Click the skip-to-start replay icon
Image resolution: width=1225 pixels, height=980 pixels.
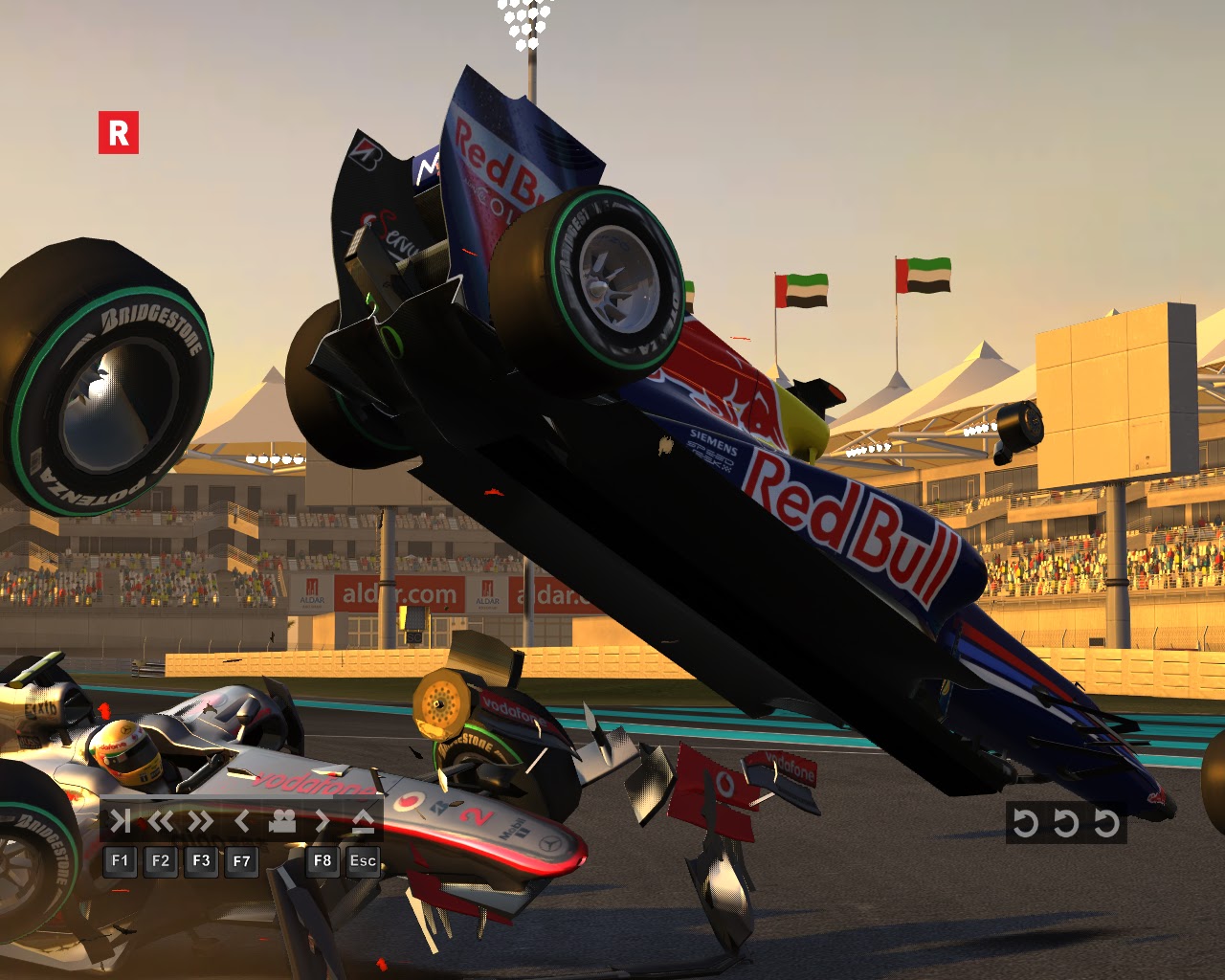click(121, 821)
